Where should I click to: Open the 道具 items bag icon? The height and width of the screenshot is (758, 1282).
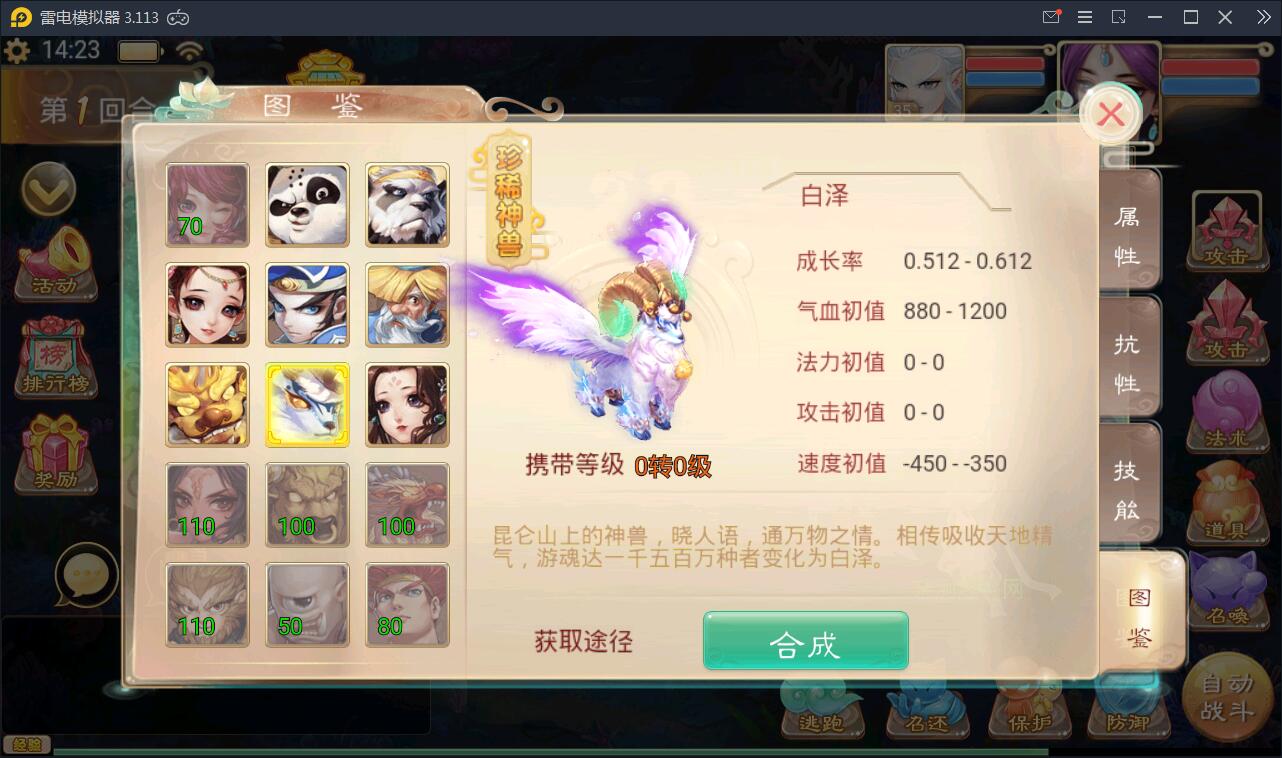(x=1228, y=500)
